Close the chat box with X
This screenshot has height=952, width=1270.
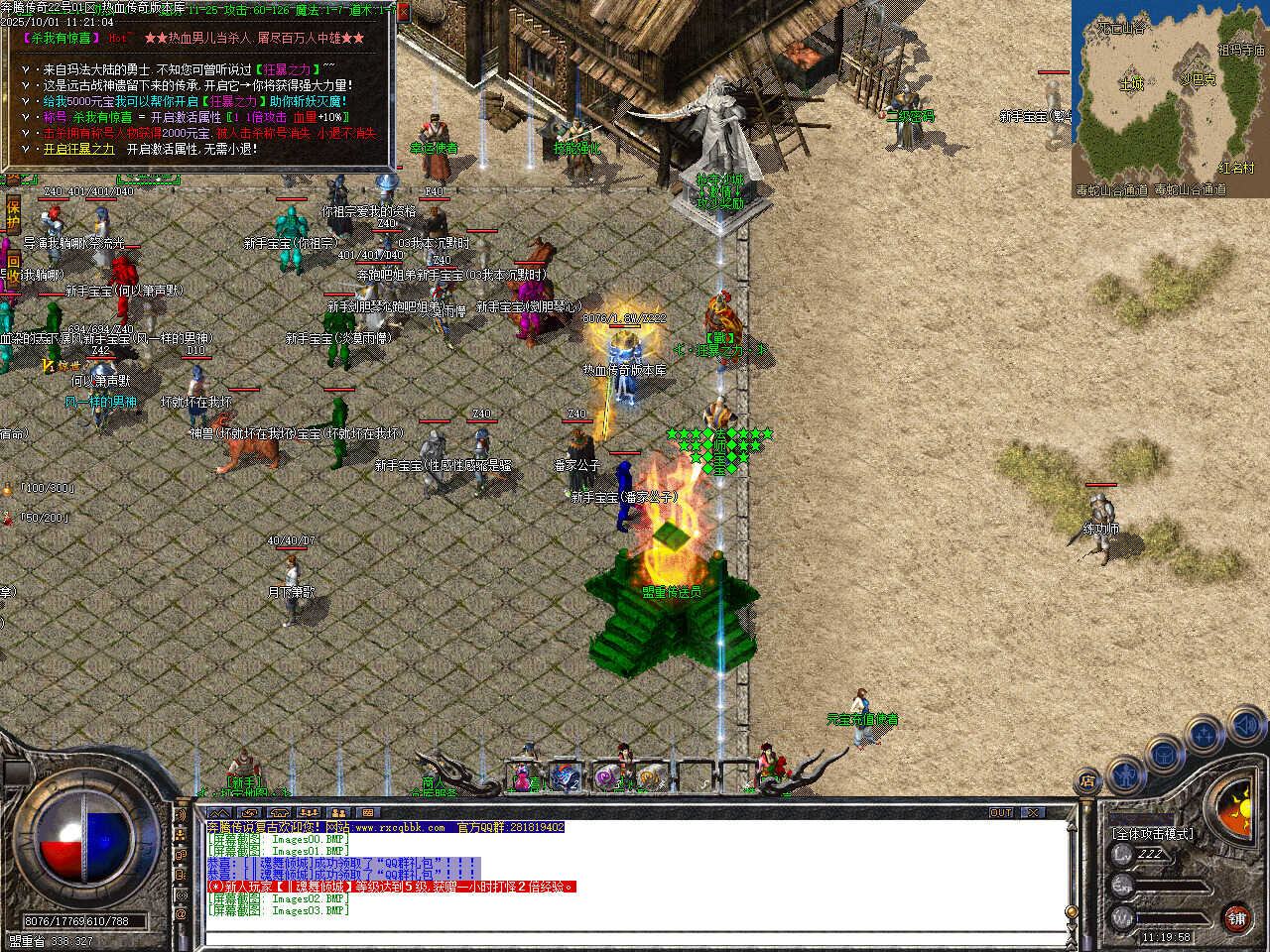1034,812
